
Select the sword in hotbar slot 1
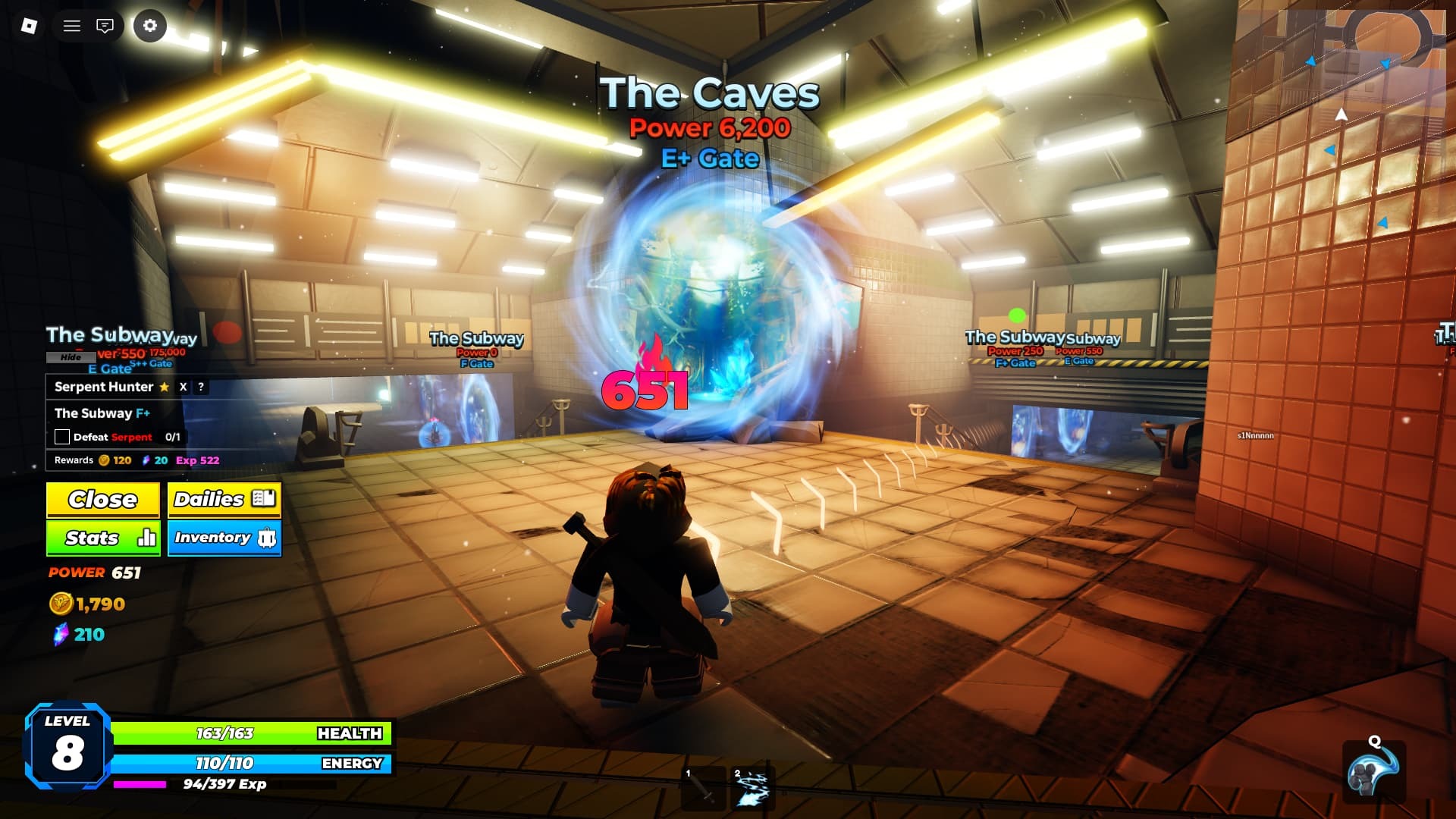tap(704, 789)
